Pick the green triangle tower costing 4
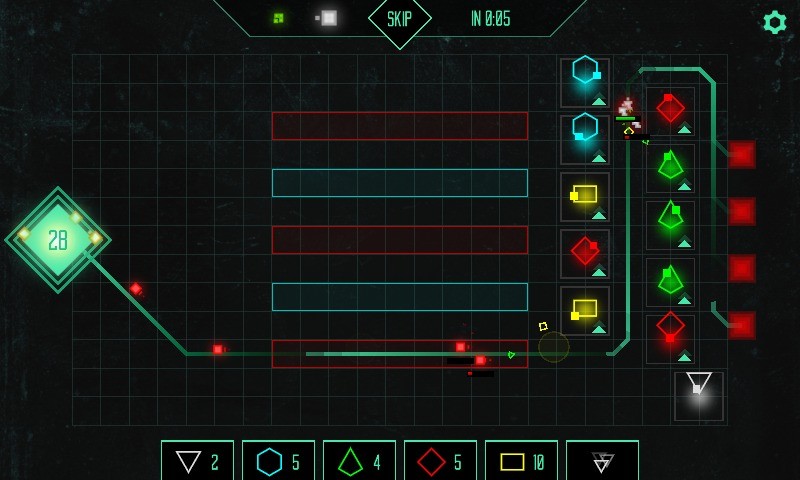 359,461
